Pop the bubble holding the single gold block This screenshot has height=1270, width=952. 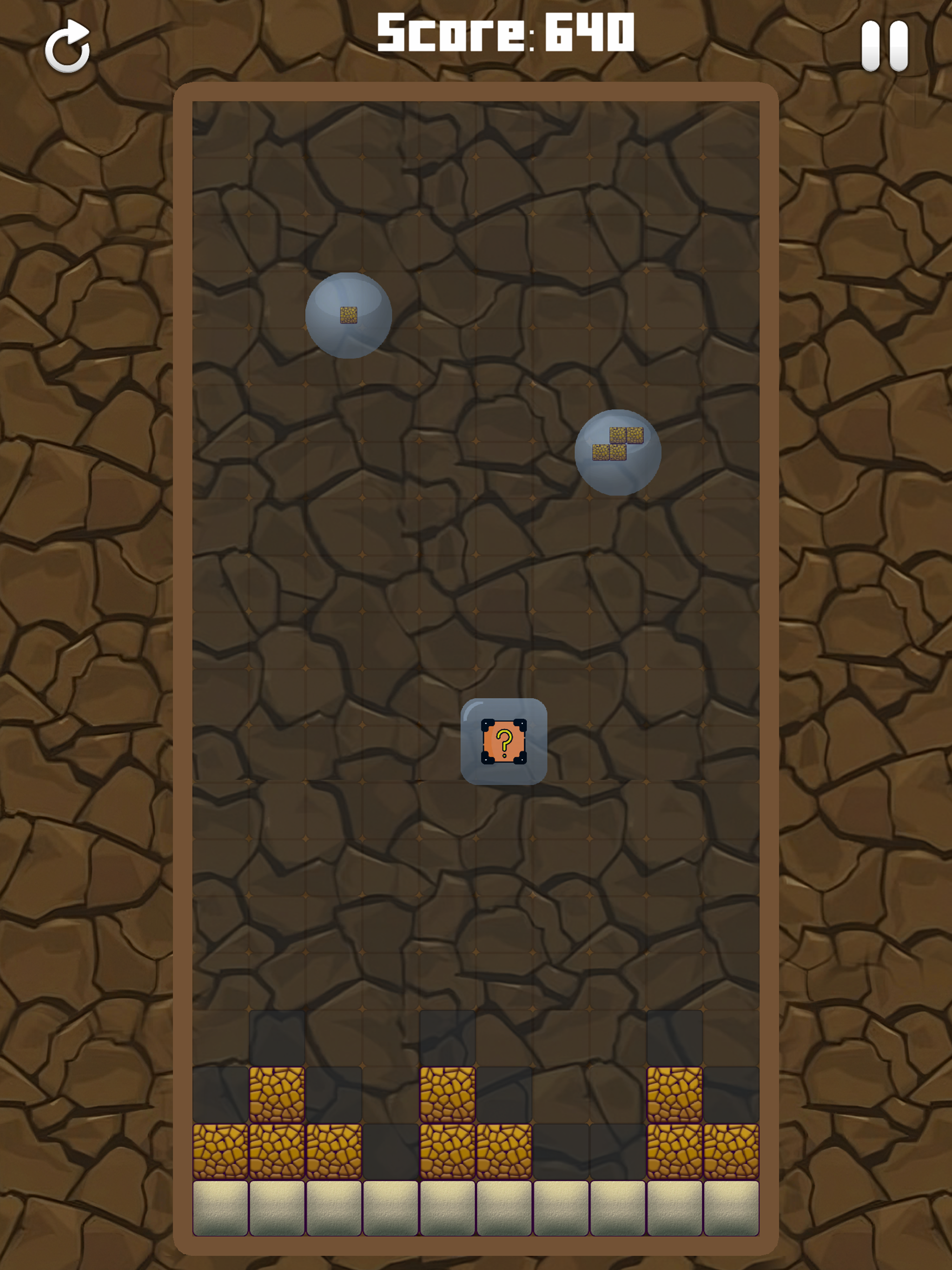click(350, 317)
